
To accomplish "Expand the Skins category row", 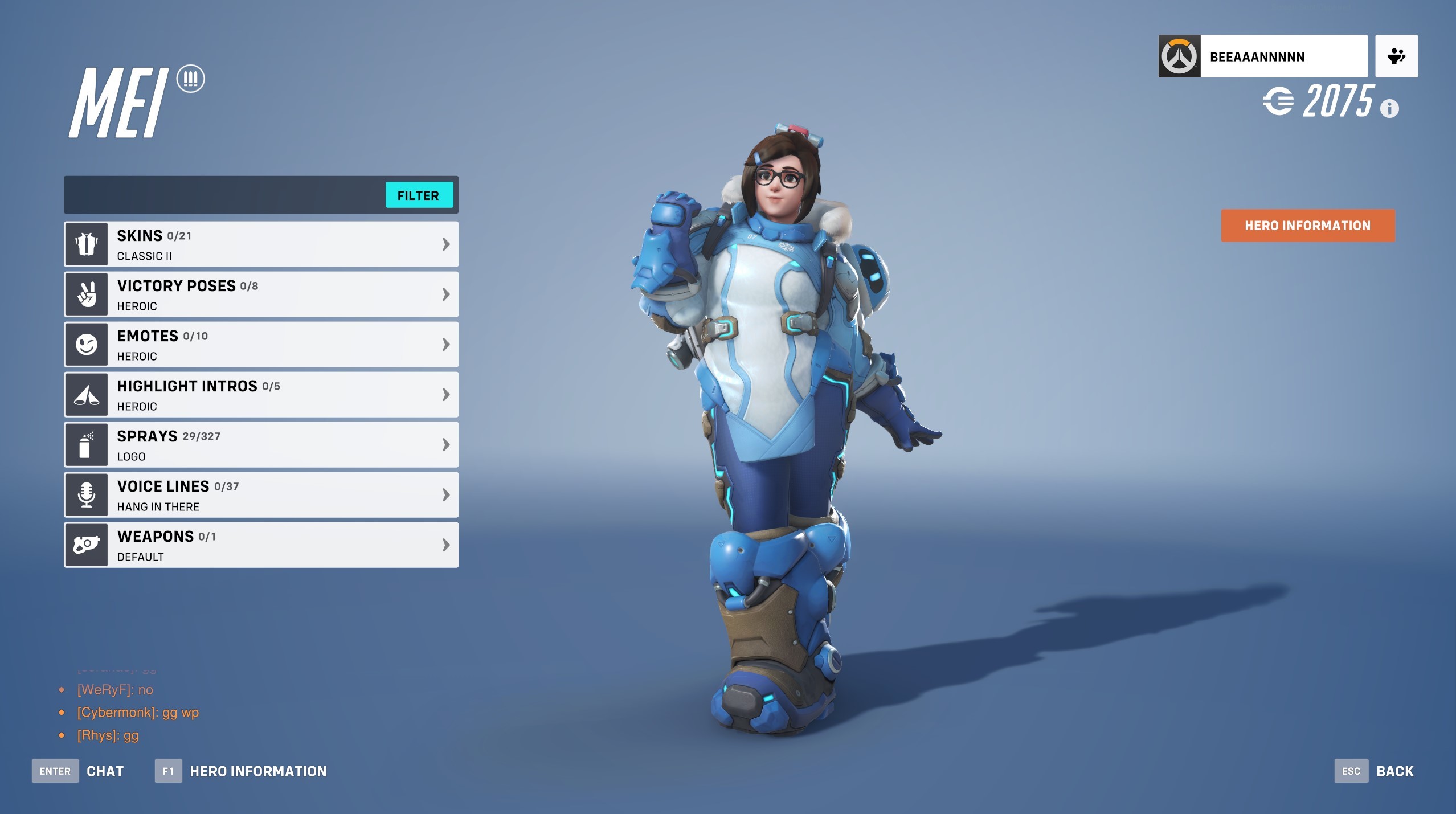I will (x=446, y=244).
